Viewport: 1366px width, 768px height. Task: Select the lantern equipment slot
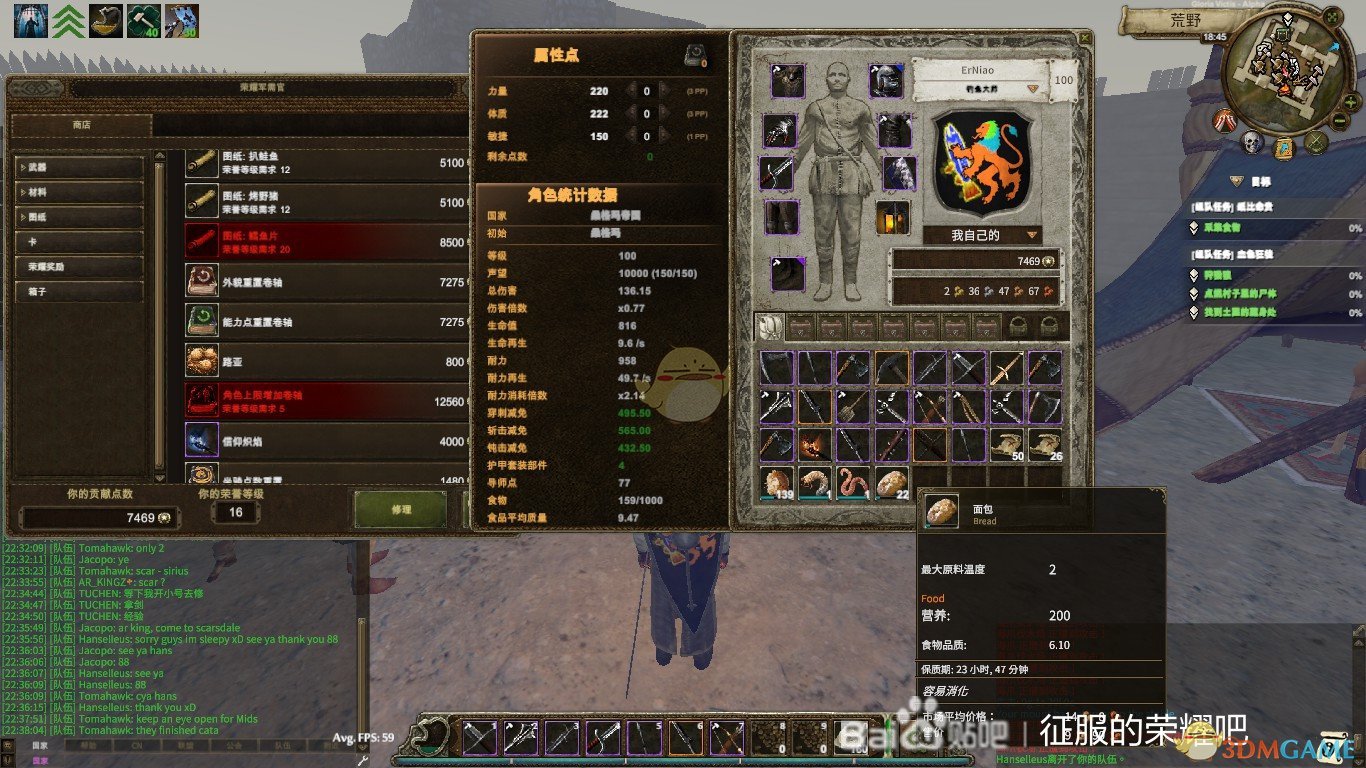pos(892,217)
